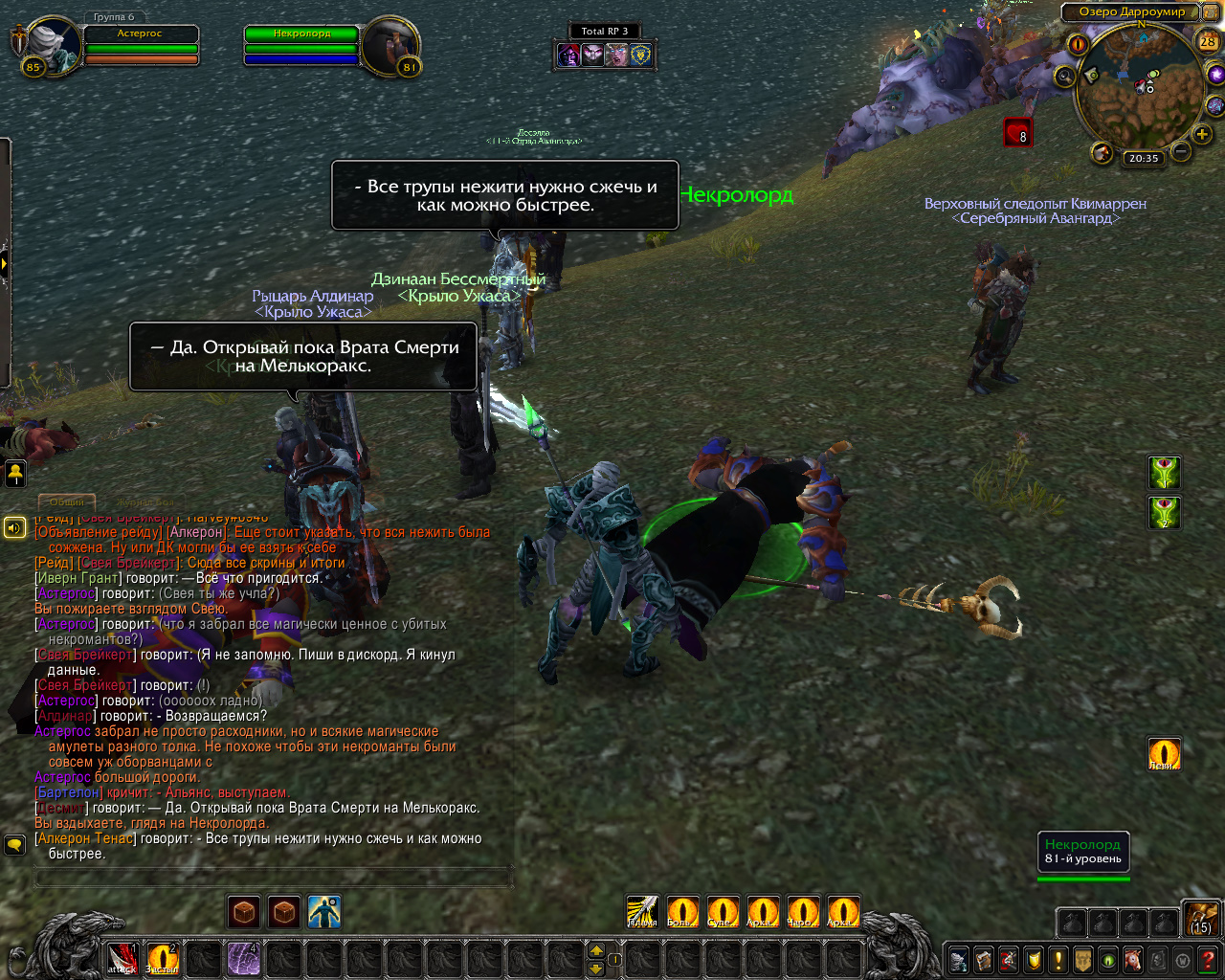Open the chat speech bubble menu button
Image resolution: width=1225 pixels, height=980 pixels.
point(14,844)
